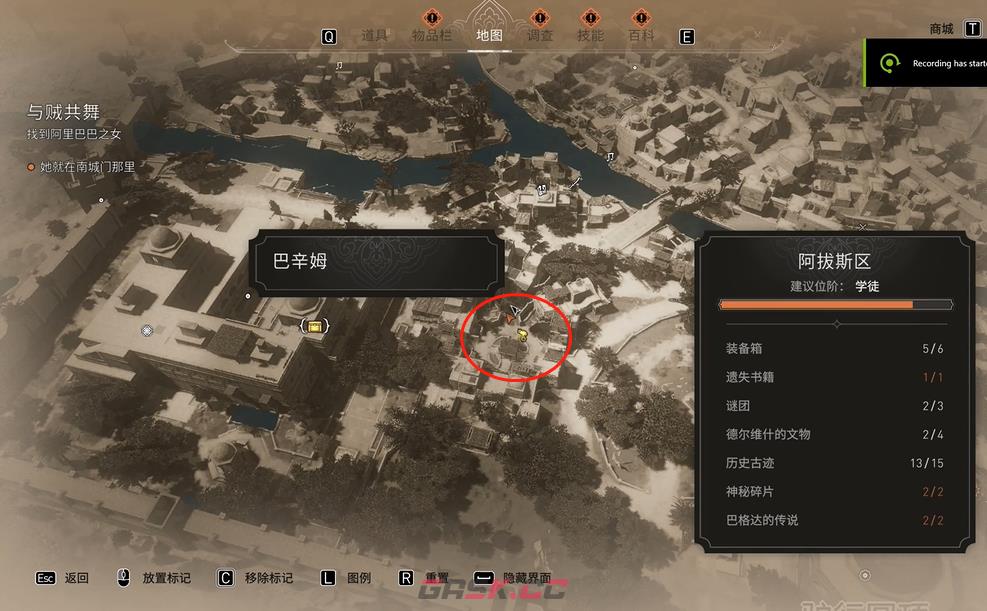Viewport: 987px width, 611px height.
Task: Select the 历史古迹 row
Action: tap(834, 463)
